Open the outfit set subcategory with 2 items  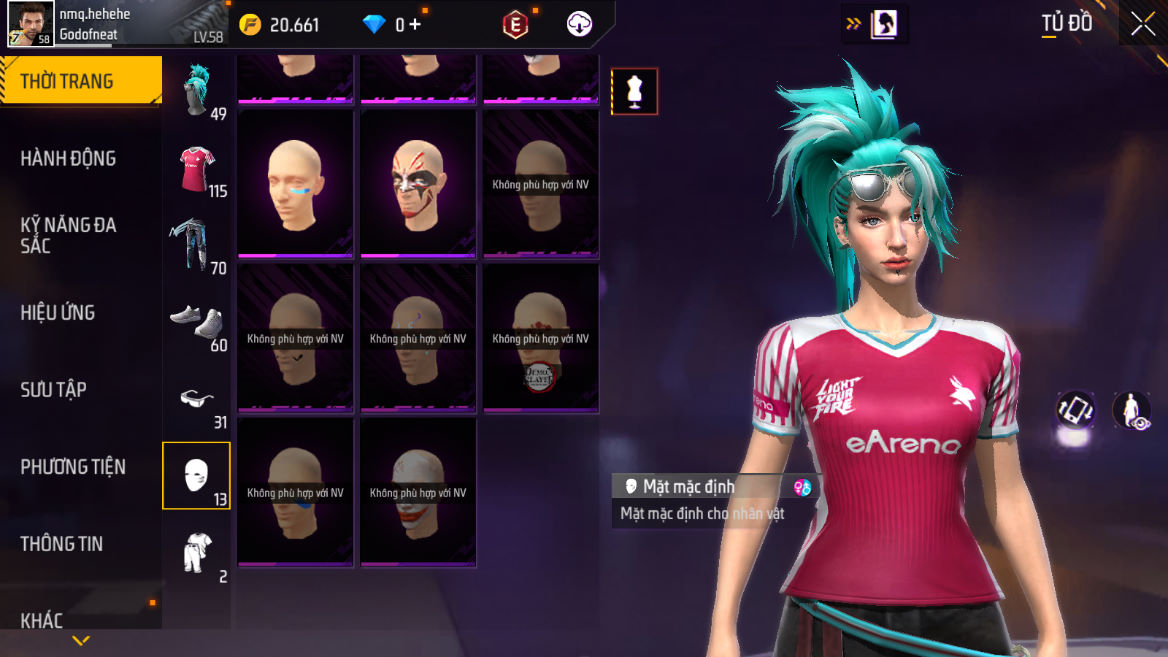pos(197,553)
